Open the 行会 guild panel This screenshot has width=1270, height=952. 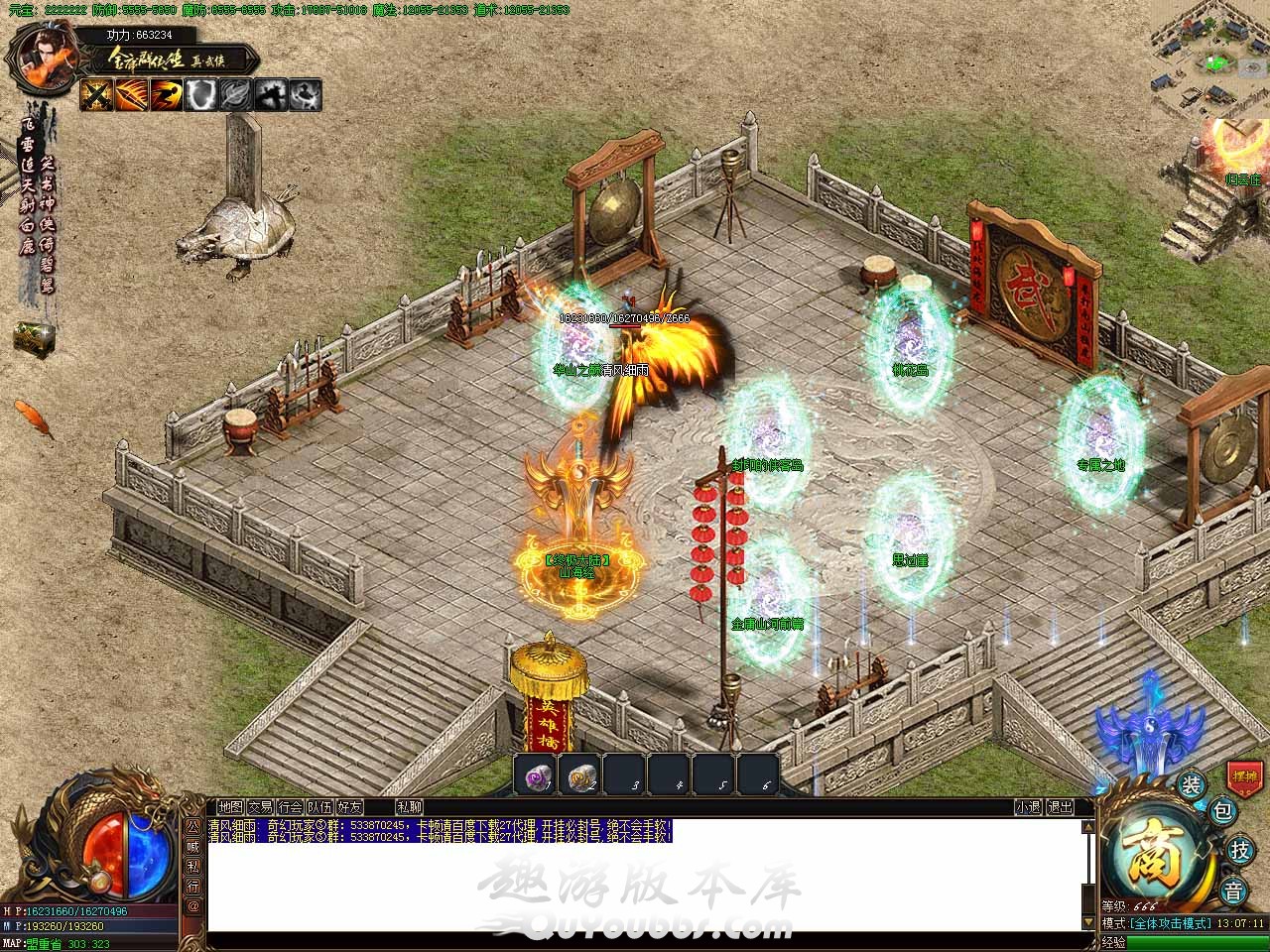[x=290, y=807]
